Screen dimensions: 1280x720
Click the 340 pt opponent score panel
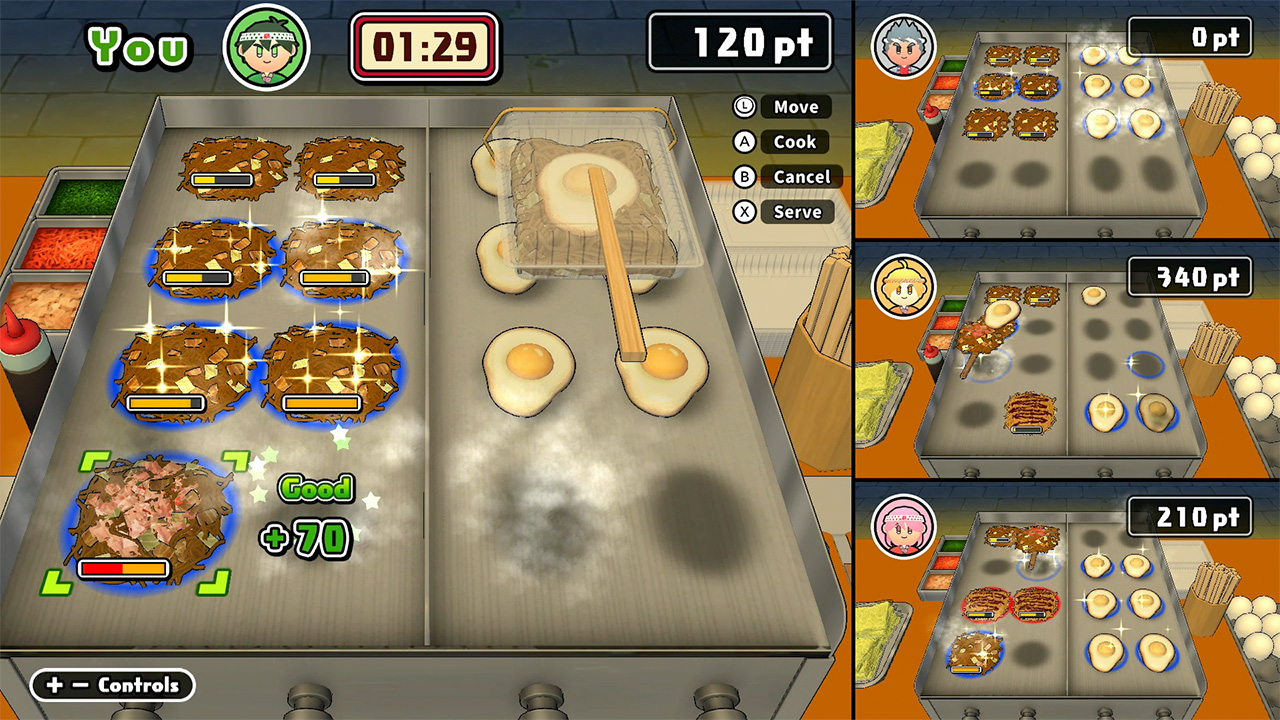point(1190,278)
